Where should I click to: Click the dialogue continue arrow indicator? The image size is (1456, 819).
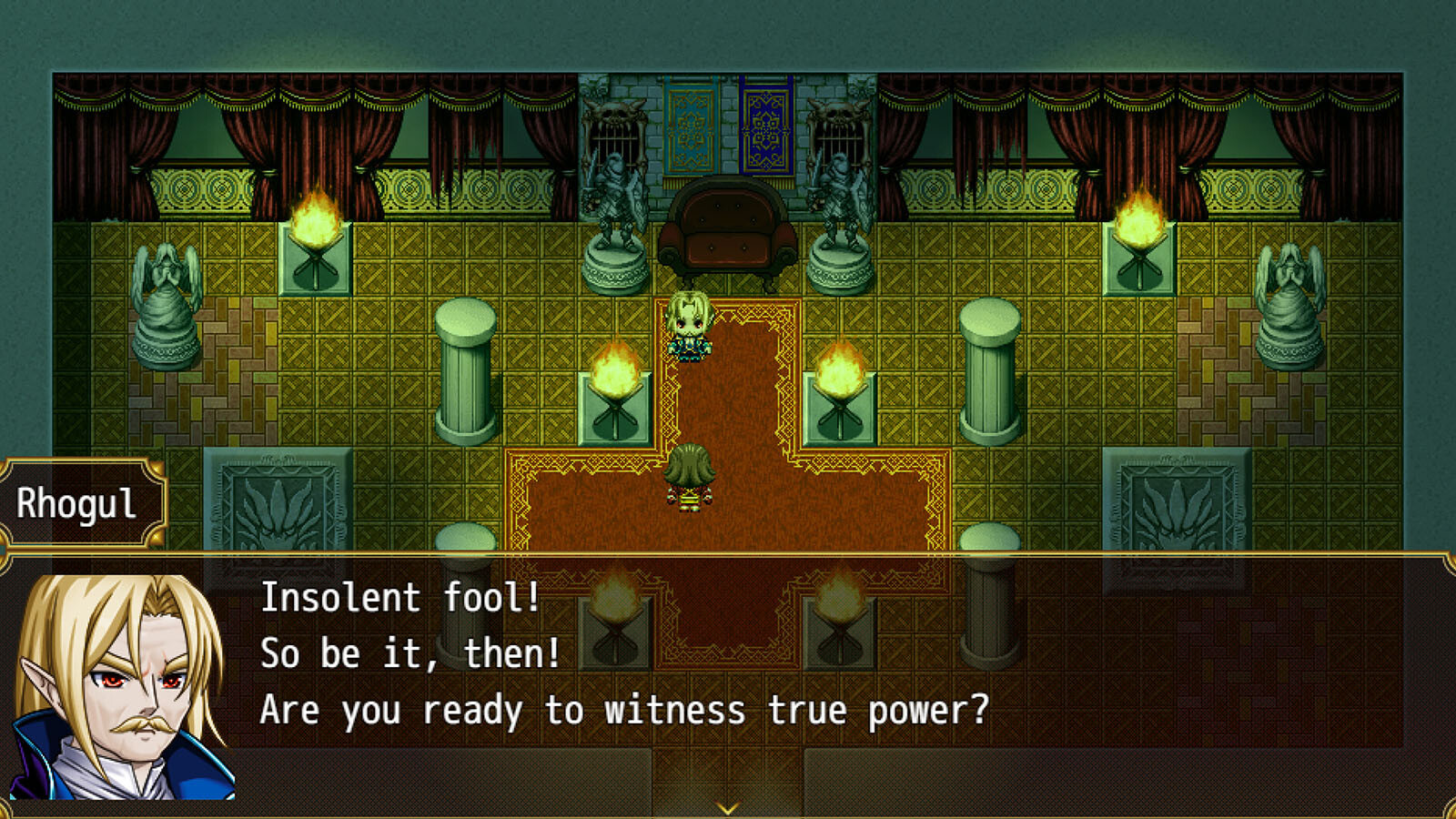click(x=727, y=807)
